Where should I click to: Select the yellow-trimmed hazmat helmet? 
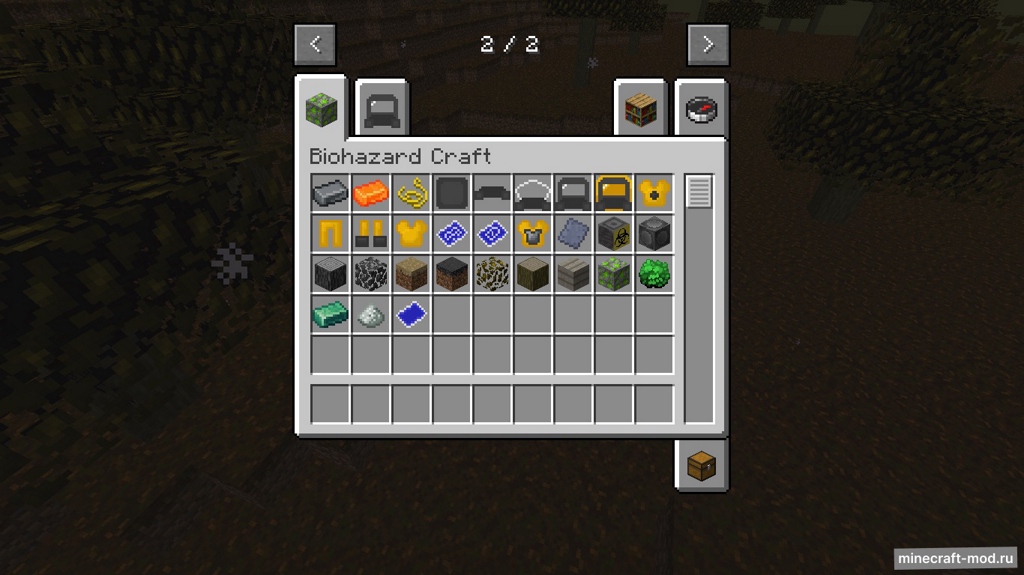613,192
